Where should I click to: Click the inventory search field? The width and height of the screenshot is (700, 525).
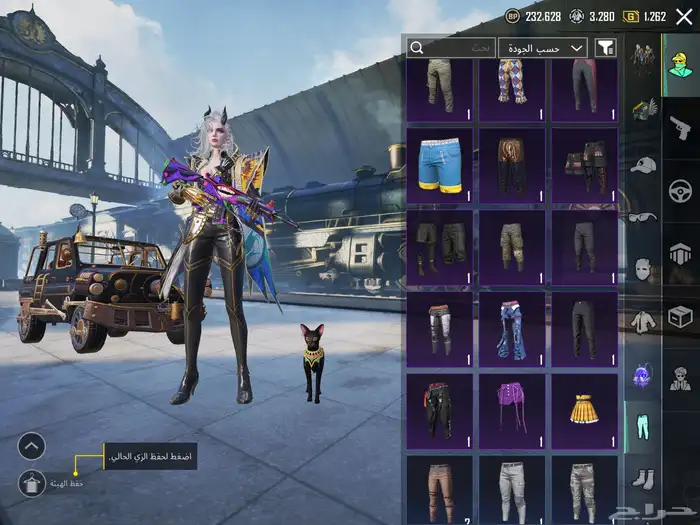click(x=451, y=48)
